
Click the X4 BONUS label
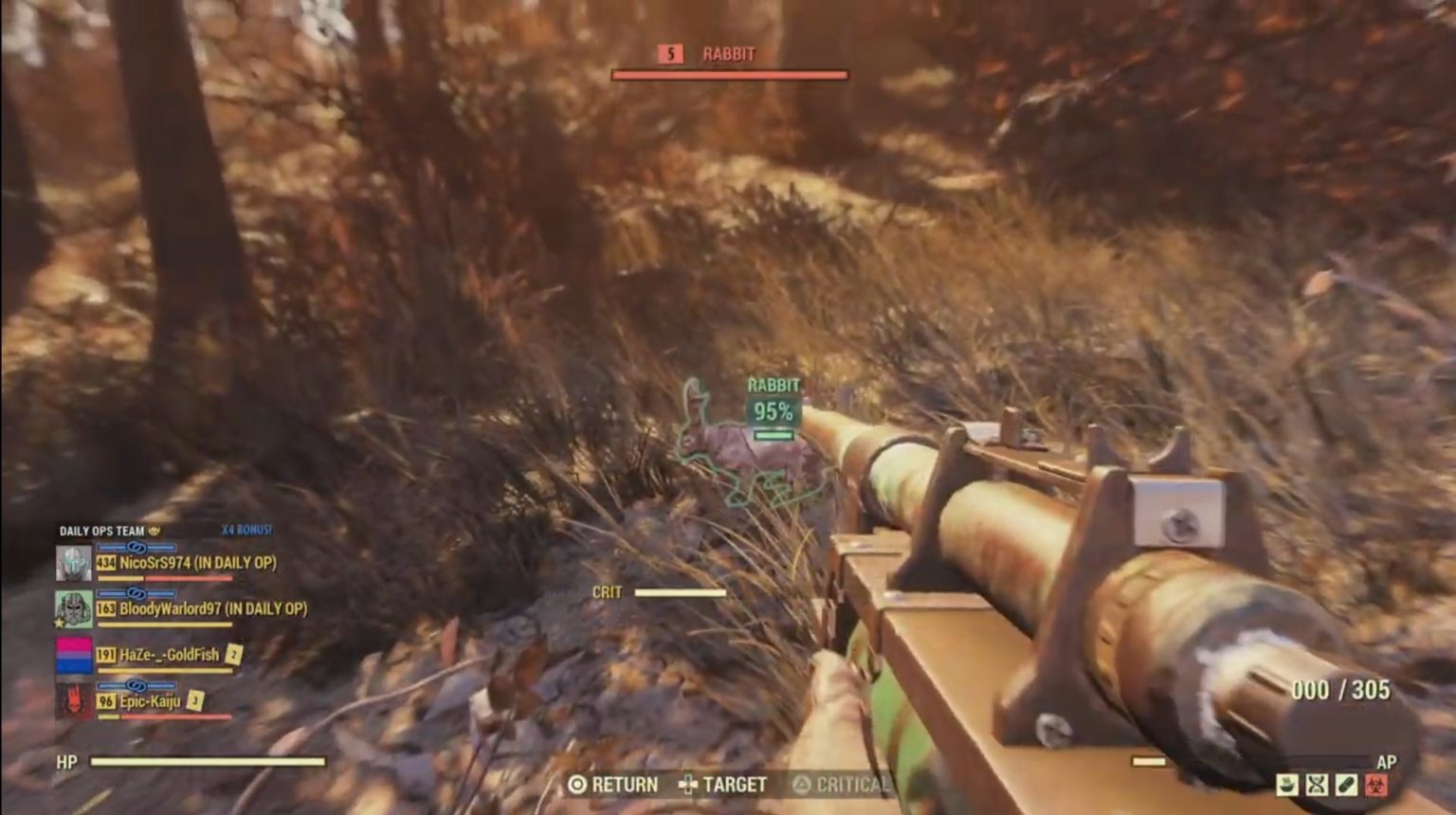(x=246, y=530)
